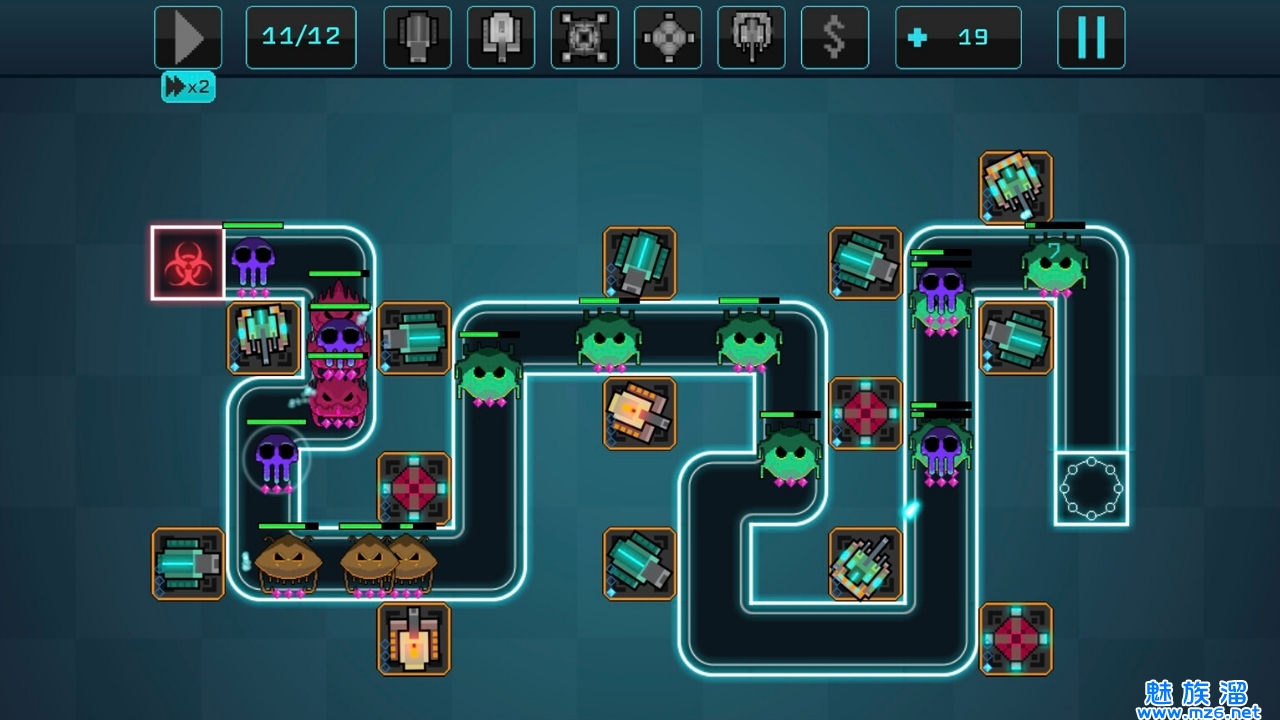Choose the twin-barrel shielded tower icon
Image resolution: width=1280 pixels, height=720 pixels.
[751, 38]
